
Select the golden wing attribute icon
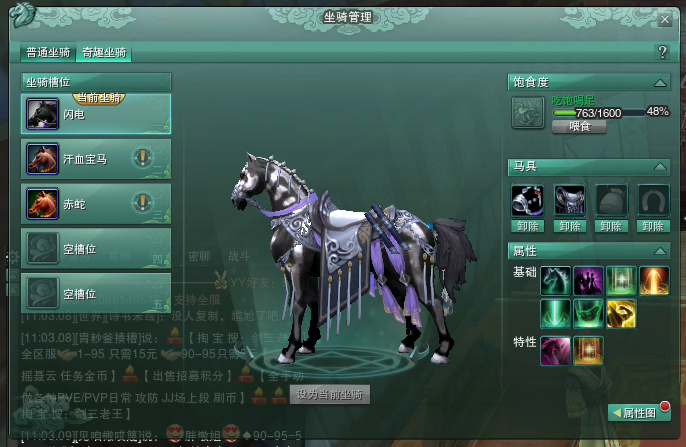tap(620, 315)
